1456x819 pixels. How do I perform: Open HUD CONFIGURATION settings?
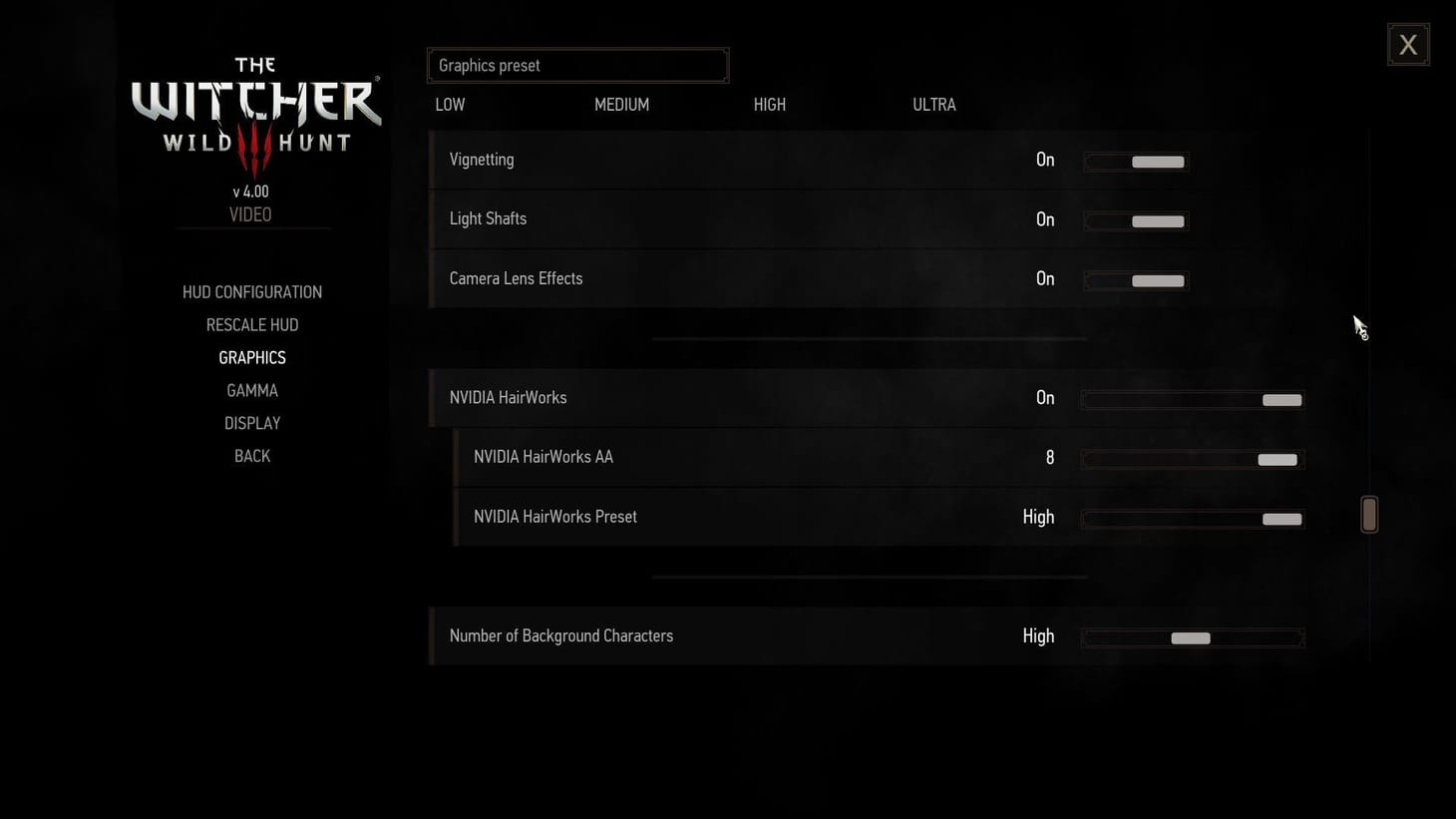(251, 291)
